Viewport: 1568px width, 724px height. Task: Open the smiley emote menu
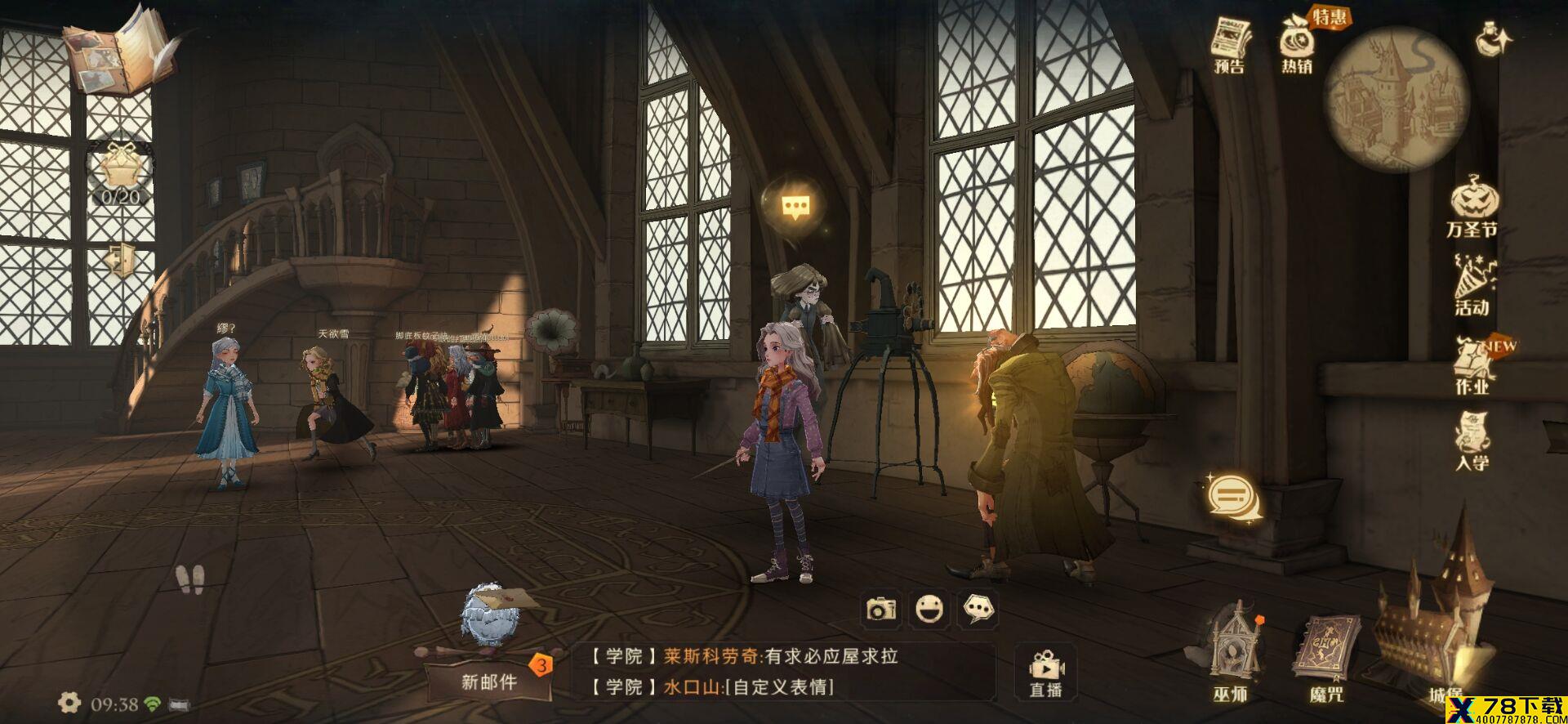(x=929, y=609)
